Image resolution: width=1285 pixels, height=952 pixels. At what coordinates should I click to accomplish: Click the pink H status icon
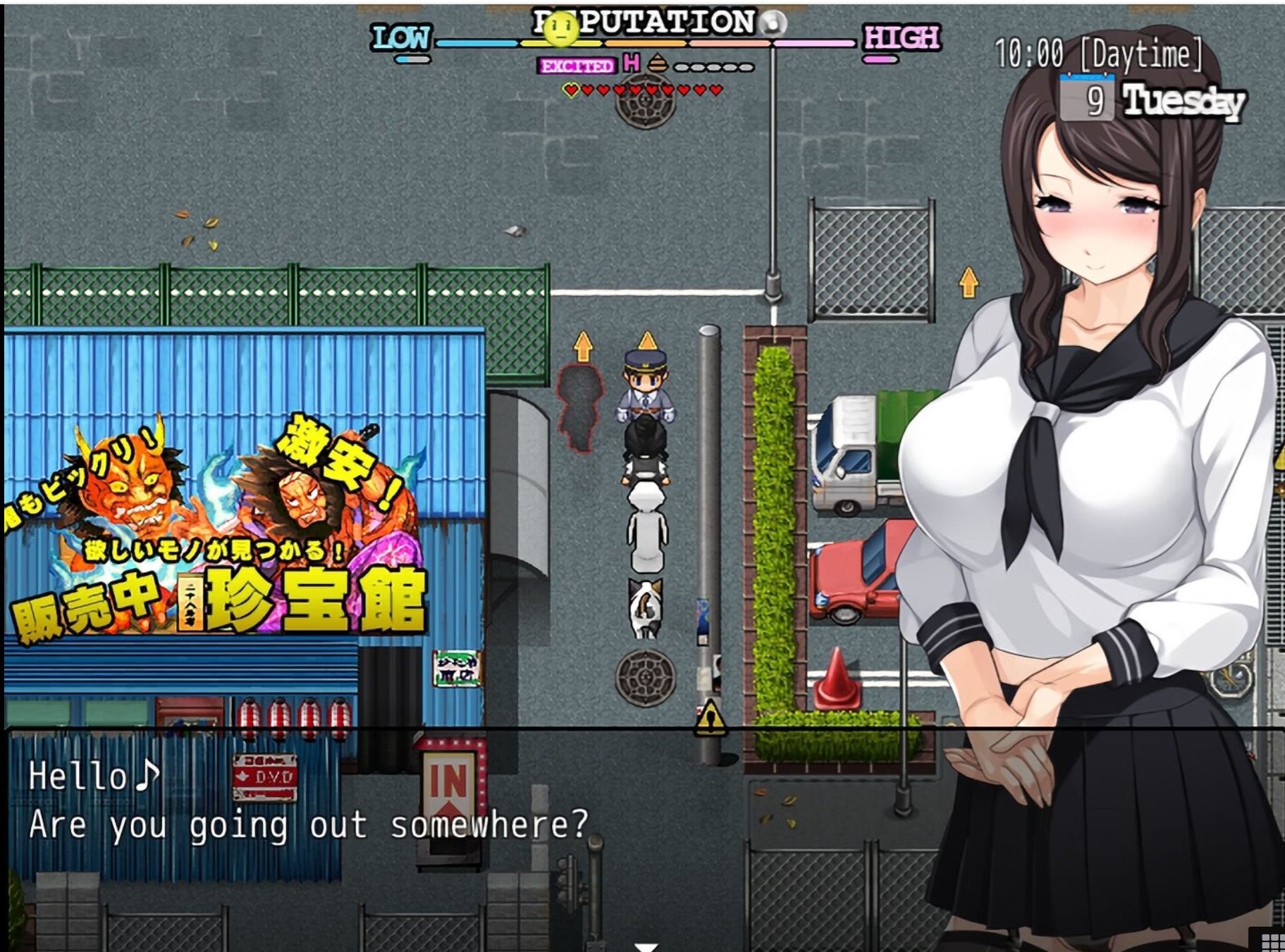631,63
